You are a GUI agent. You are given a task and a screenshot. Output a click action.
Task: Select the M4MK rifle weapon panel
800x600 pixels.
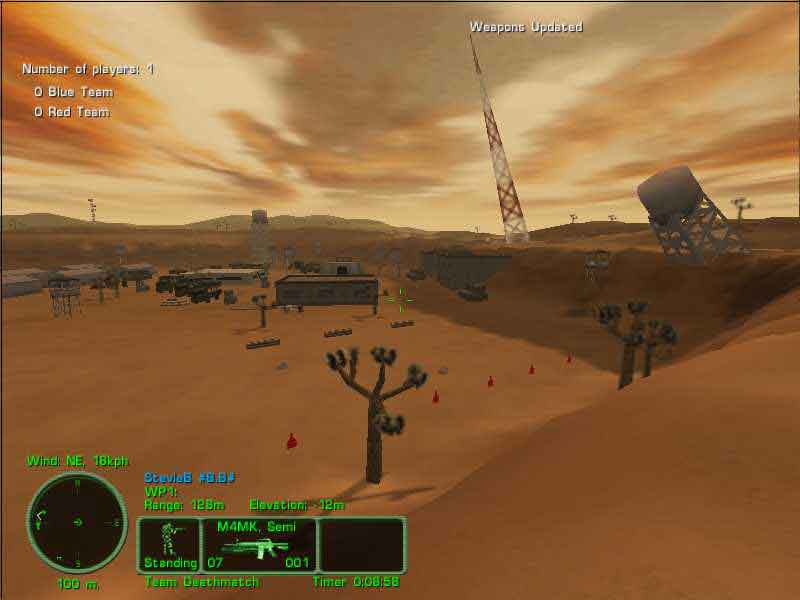[x=260, y=545]
